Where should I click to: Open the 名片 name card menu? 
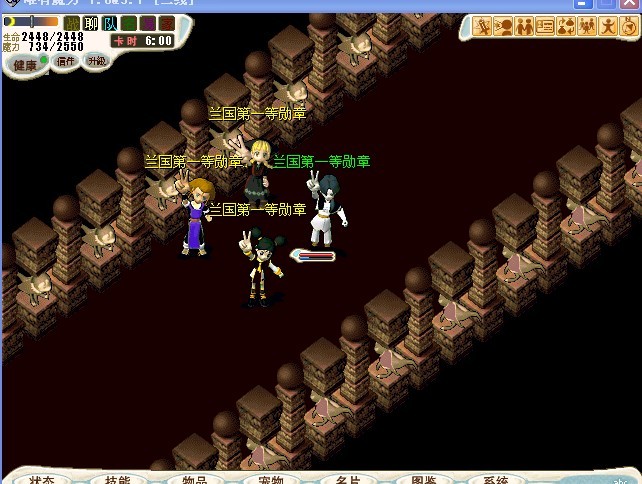coord(347,478)
